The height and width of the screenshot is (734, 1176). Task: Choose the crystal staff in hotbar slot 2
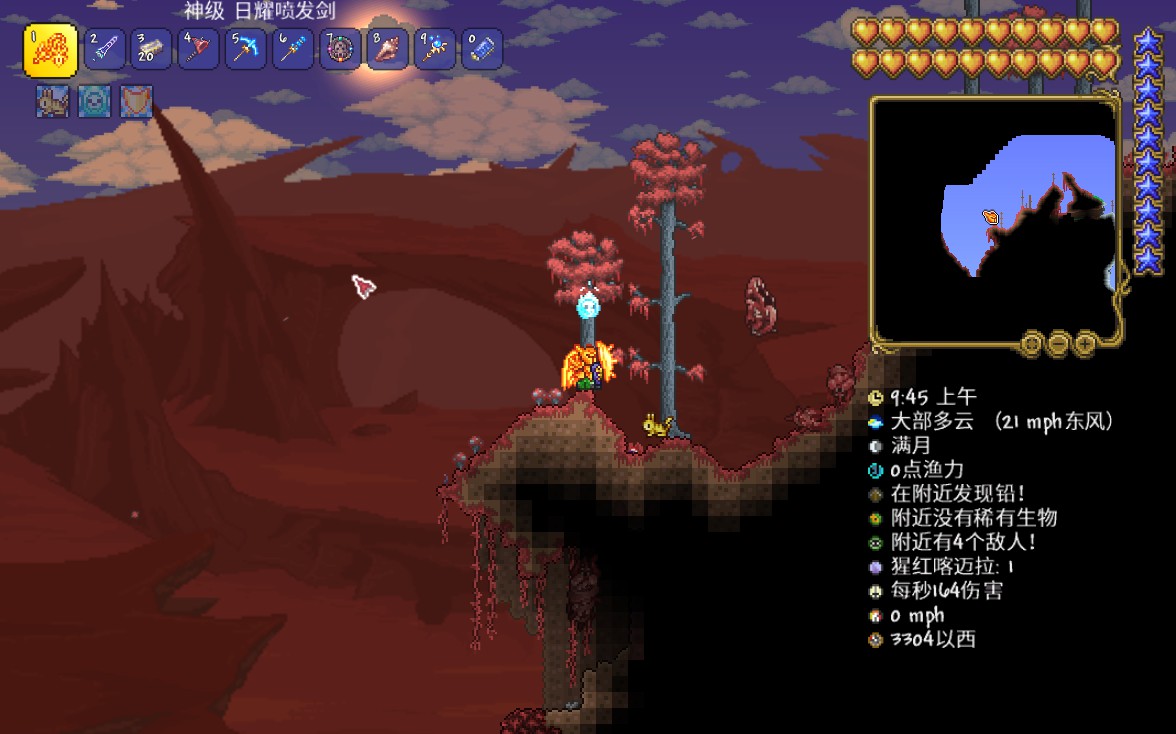[105, 48]
